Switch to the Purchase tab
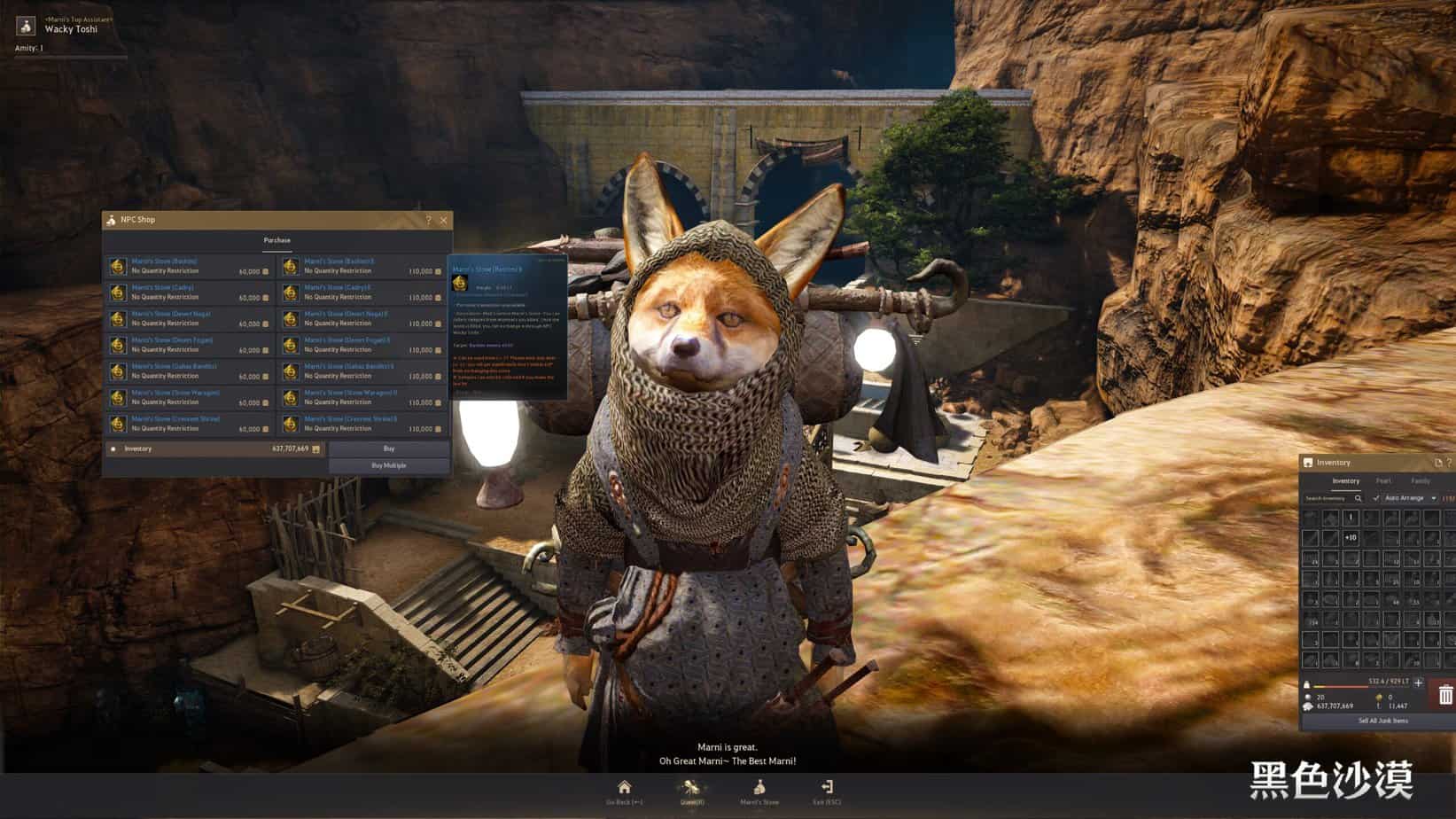1456x819 pixels. pyautogui.click(x=276, y=240)
